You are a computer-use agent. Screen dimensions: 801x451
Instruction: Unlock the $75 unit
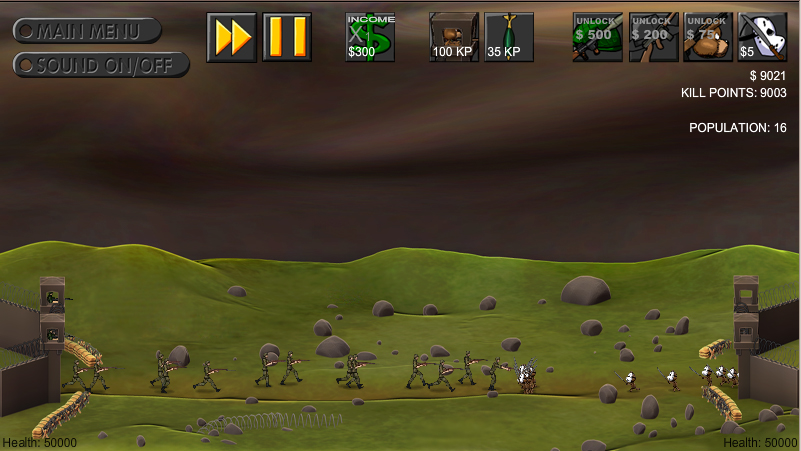pyautogui.click(x=708, y=37)
